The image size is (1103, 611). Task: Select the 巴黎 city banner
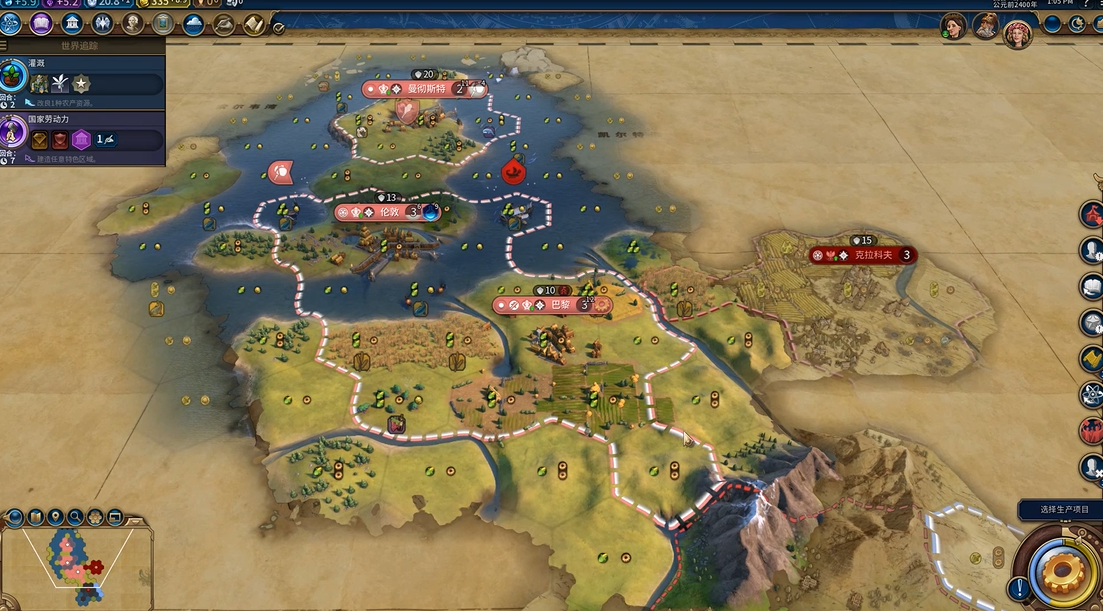click(x=545, y=305)
